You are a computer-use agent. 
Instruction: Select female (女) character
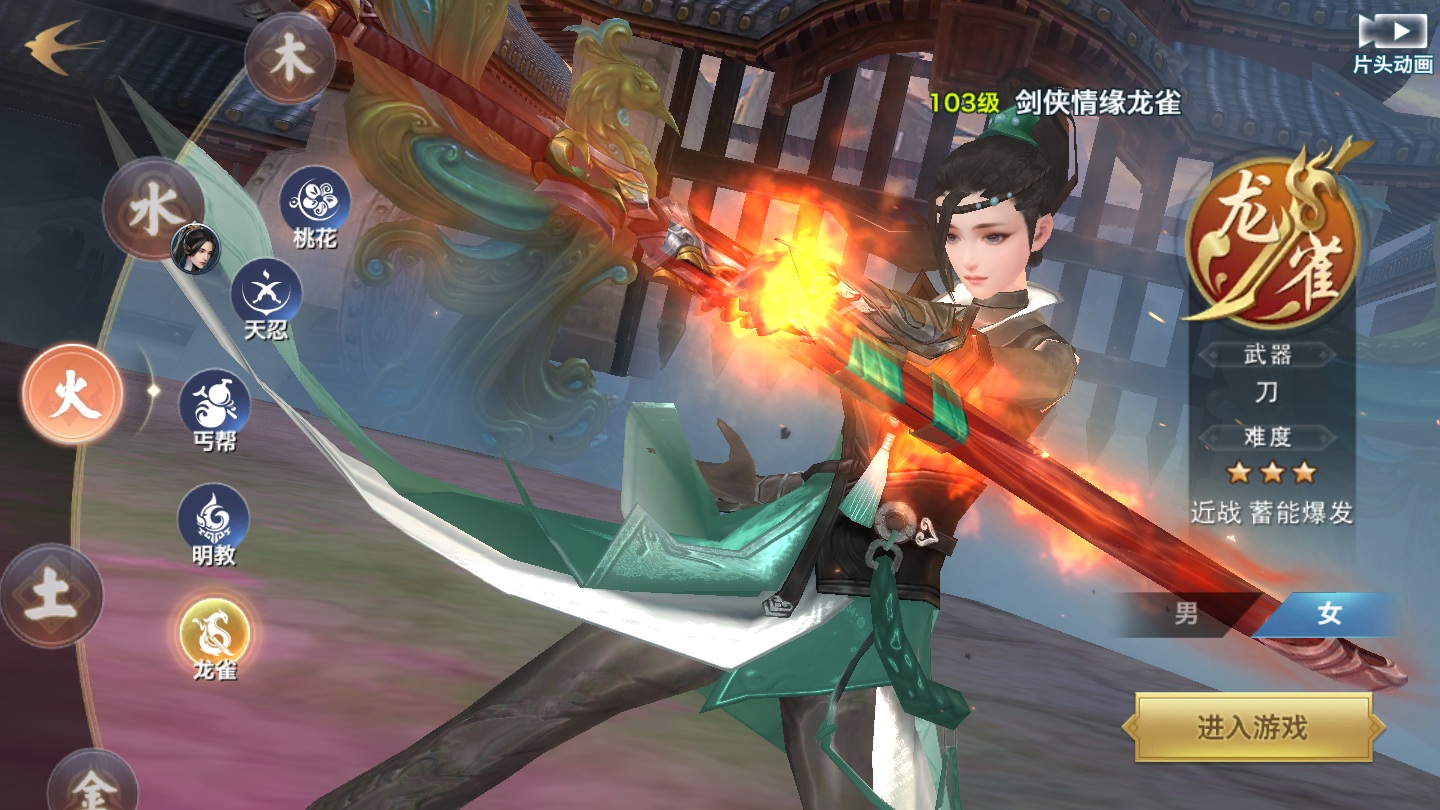click(1328, 614)
